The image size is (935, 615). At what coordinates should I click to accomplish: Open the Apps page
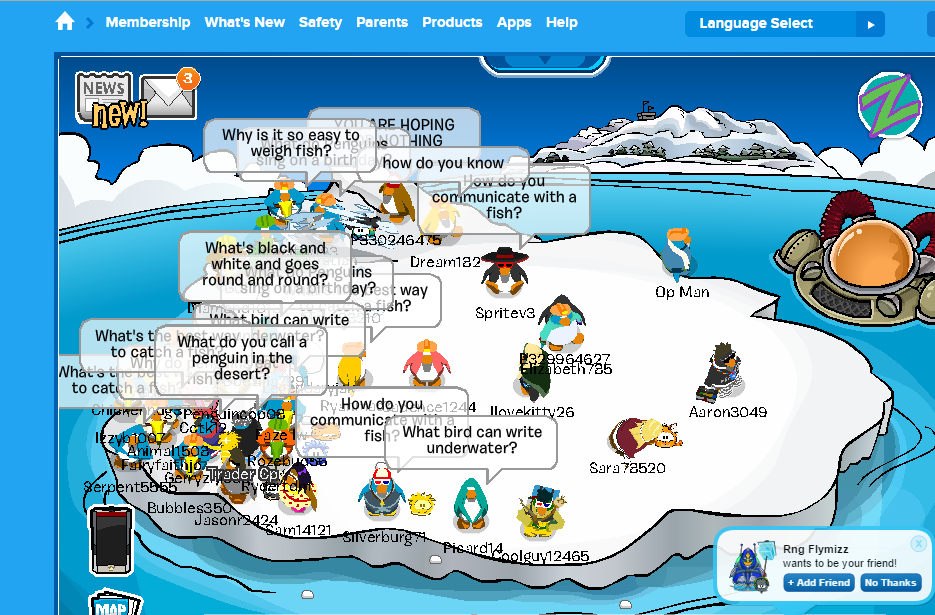point(514,22)
